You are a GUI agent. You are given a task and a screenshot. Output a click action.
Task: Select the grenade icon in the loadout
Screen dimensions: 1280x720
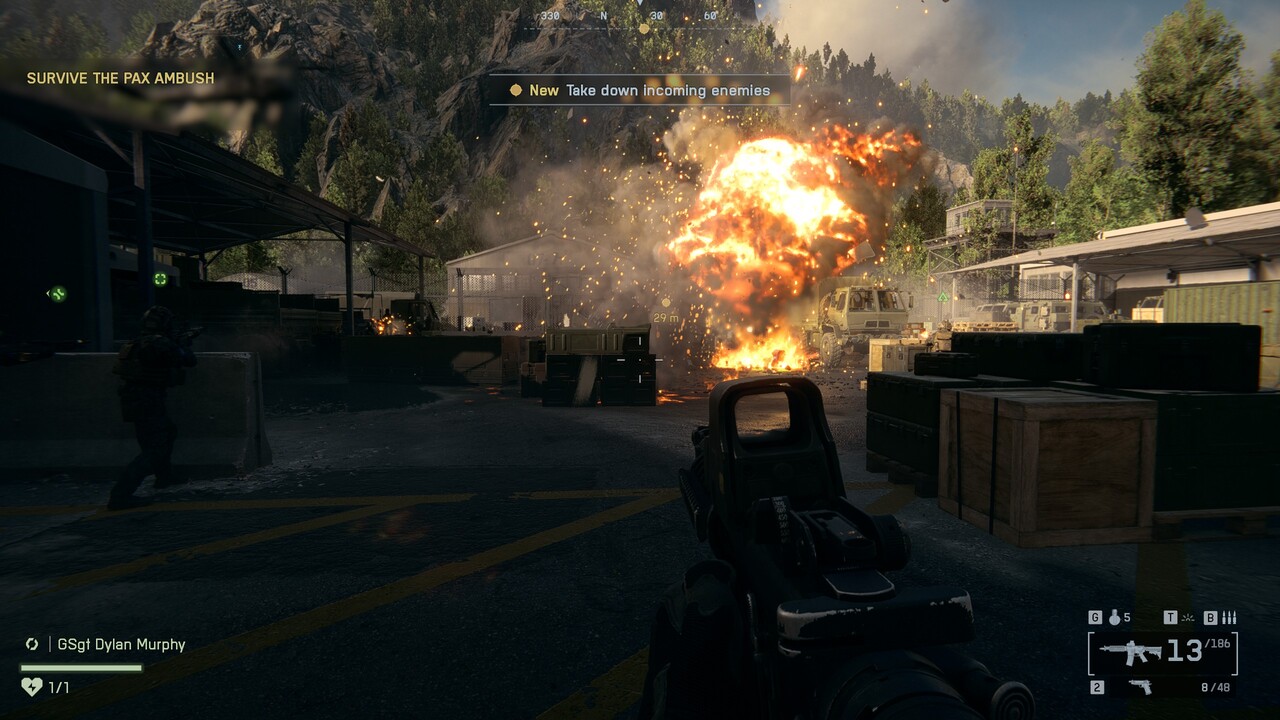click(x=1112, y=618)
